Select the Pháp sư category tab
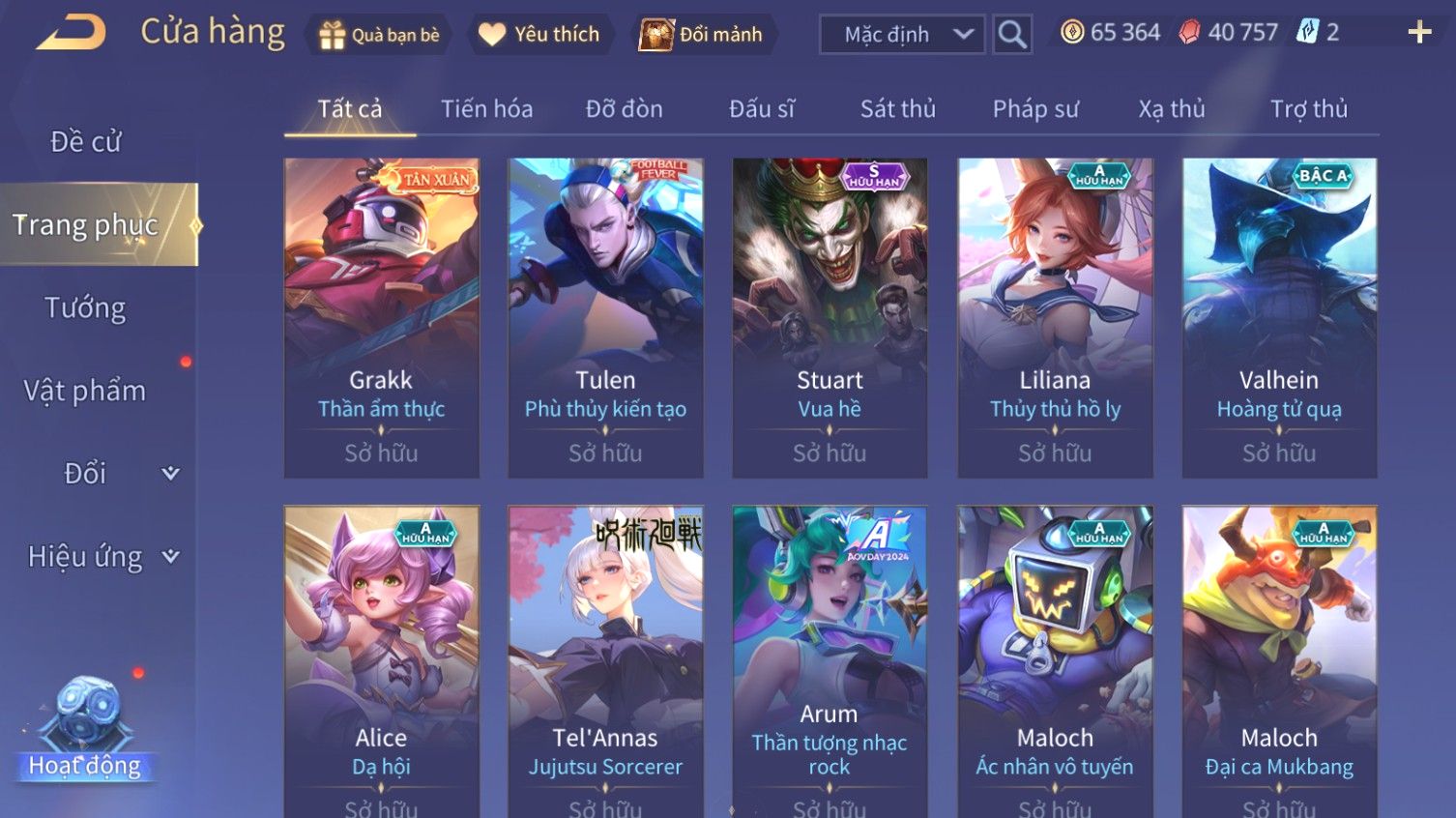 (1034, 109)
